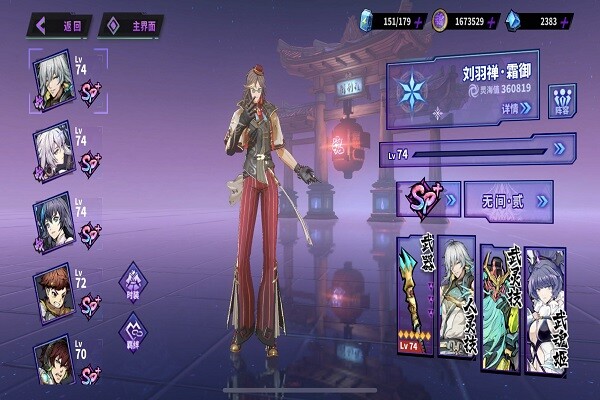Choose the Lv 70 hero portrait
600x400 pixels.
tap(53, 360)
